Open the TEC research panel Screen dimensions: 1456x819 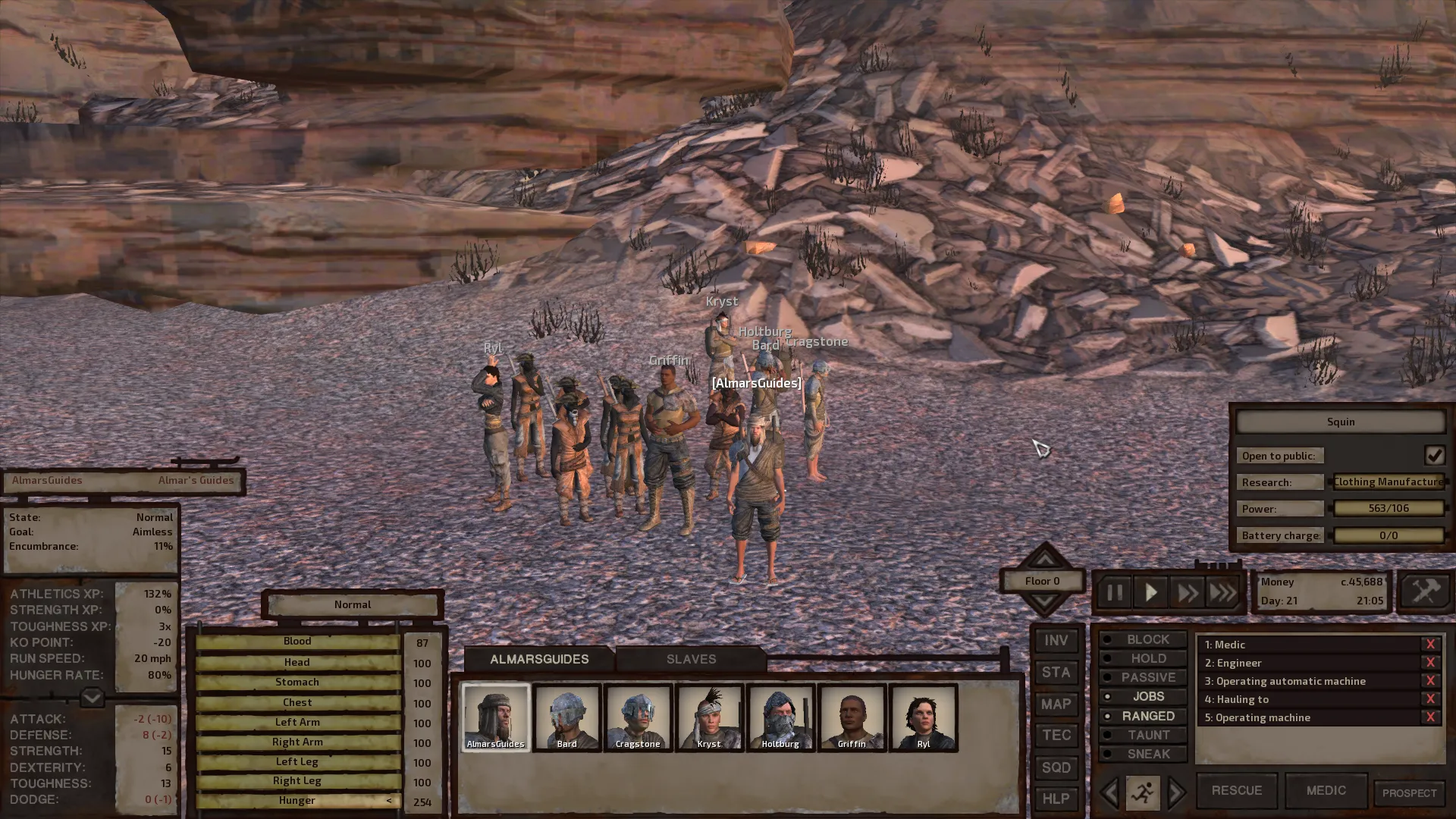click(x=1056, y=736)
